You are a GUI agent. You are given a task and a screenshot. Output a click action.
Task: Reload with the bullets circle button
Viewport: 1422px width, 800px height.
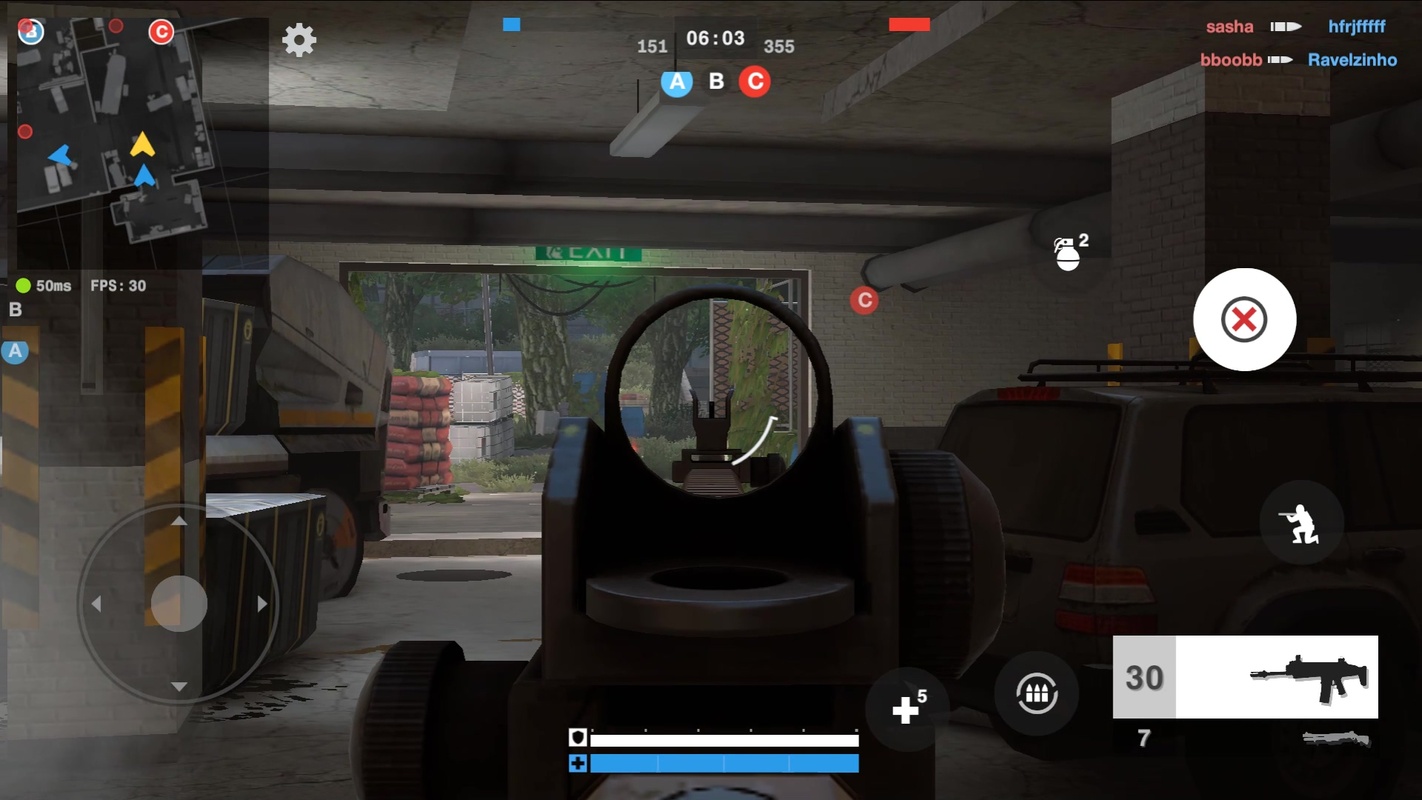(x=1036, y=694)
